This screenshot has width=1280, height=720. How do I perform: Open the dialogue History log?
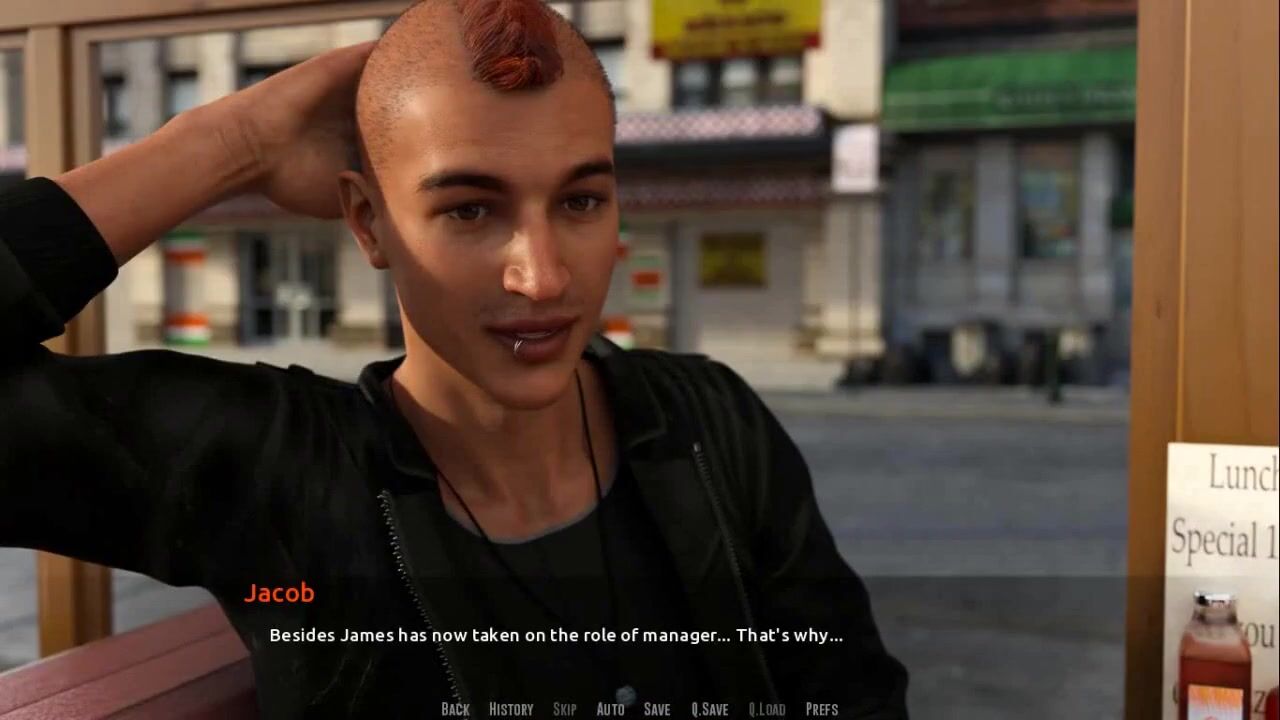pos(511,709)
